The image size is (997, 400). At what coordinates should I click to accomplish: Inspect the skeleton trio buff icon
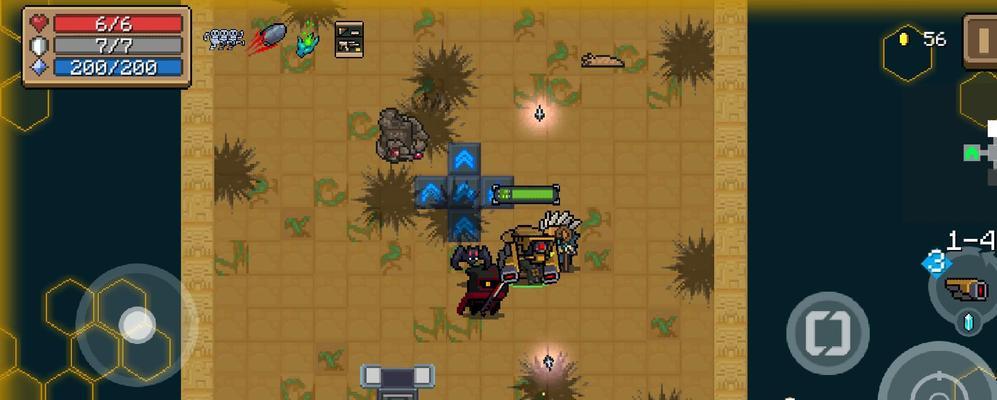pos(224,39)
